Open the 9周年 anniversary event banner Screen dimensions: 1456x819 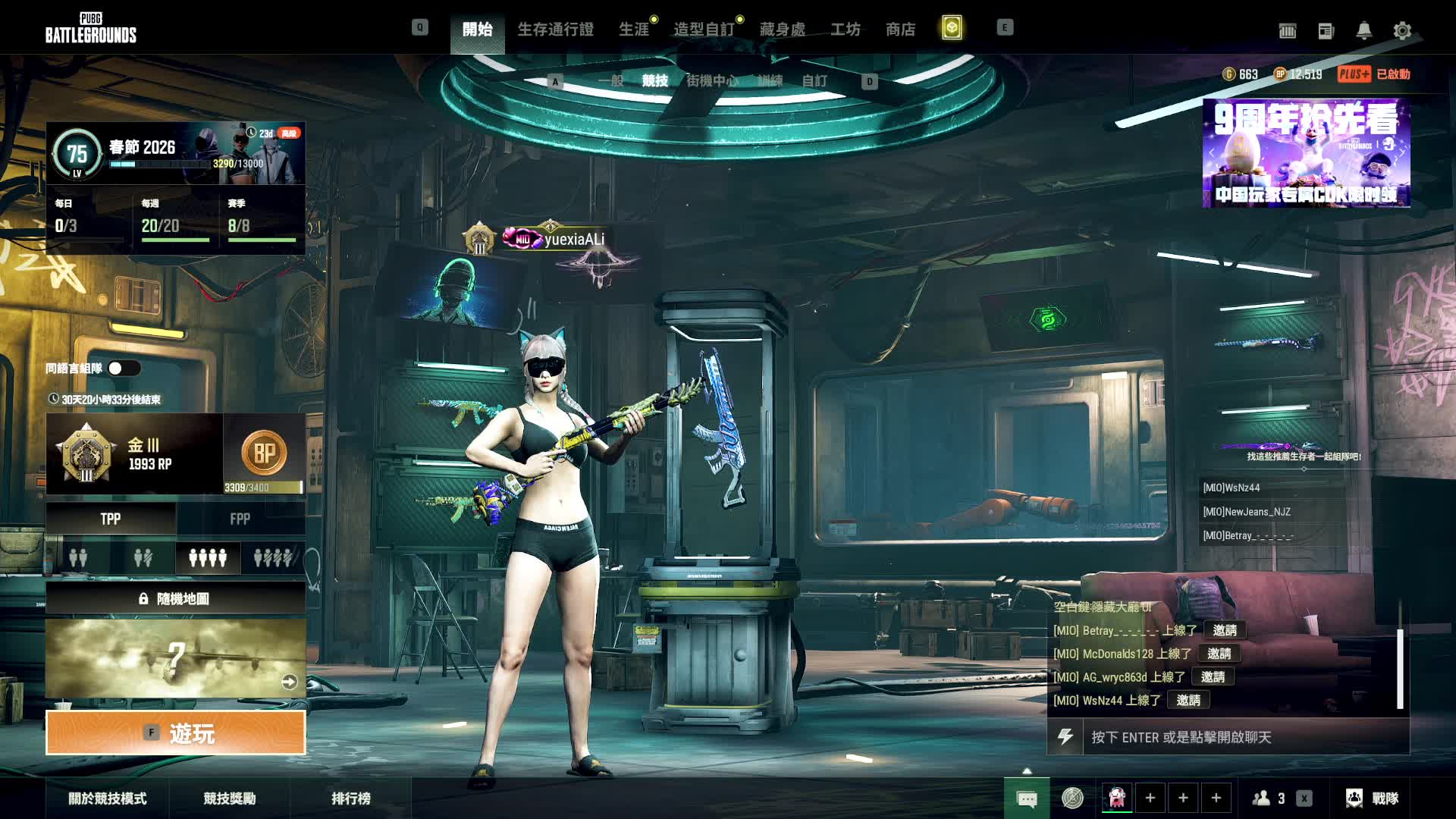pos(1306,152)
